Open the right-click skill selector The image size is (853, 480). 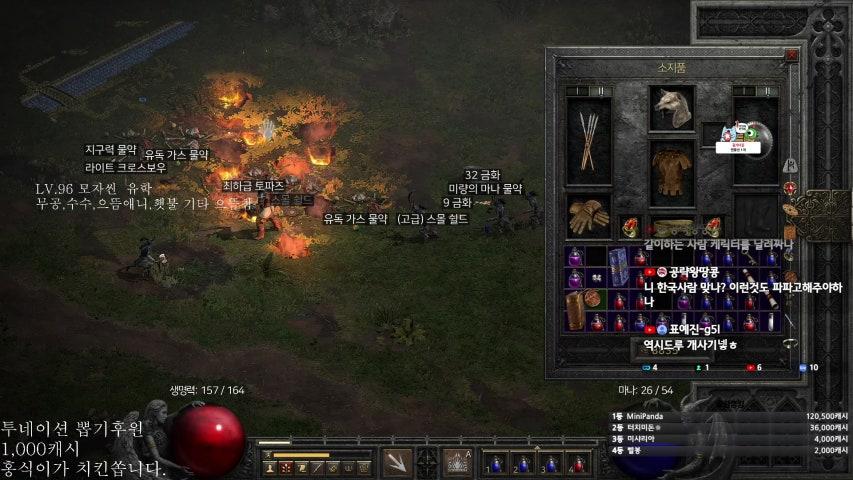click(456, 463)
